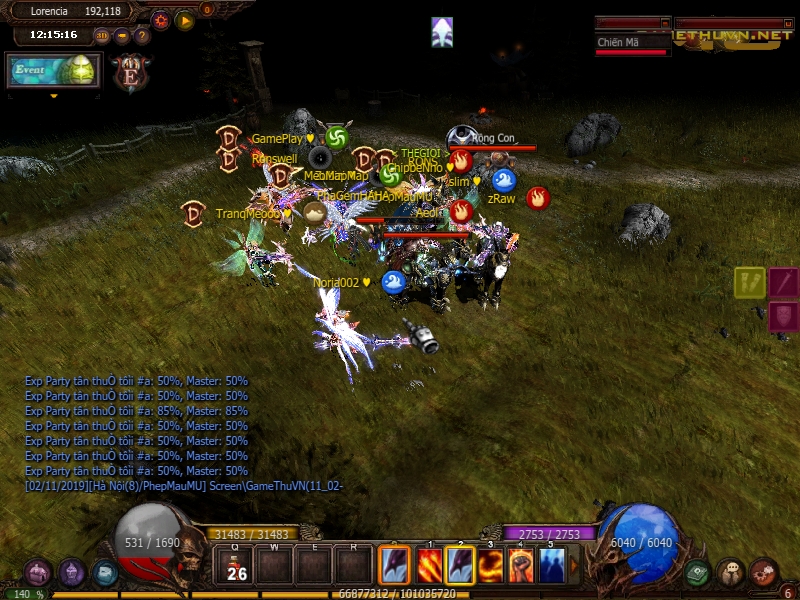Screen dimensions: 800x600
Task: Activate the flame slash skill in slot 1
Action: 429,565
